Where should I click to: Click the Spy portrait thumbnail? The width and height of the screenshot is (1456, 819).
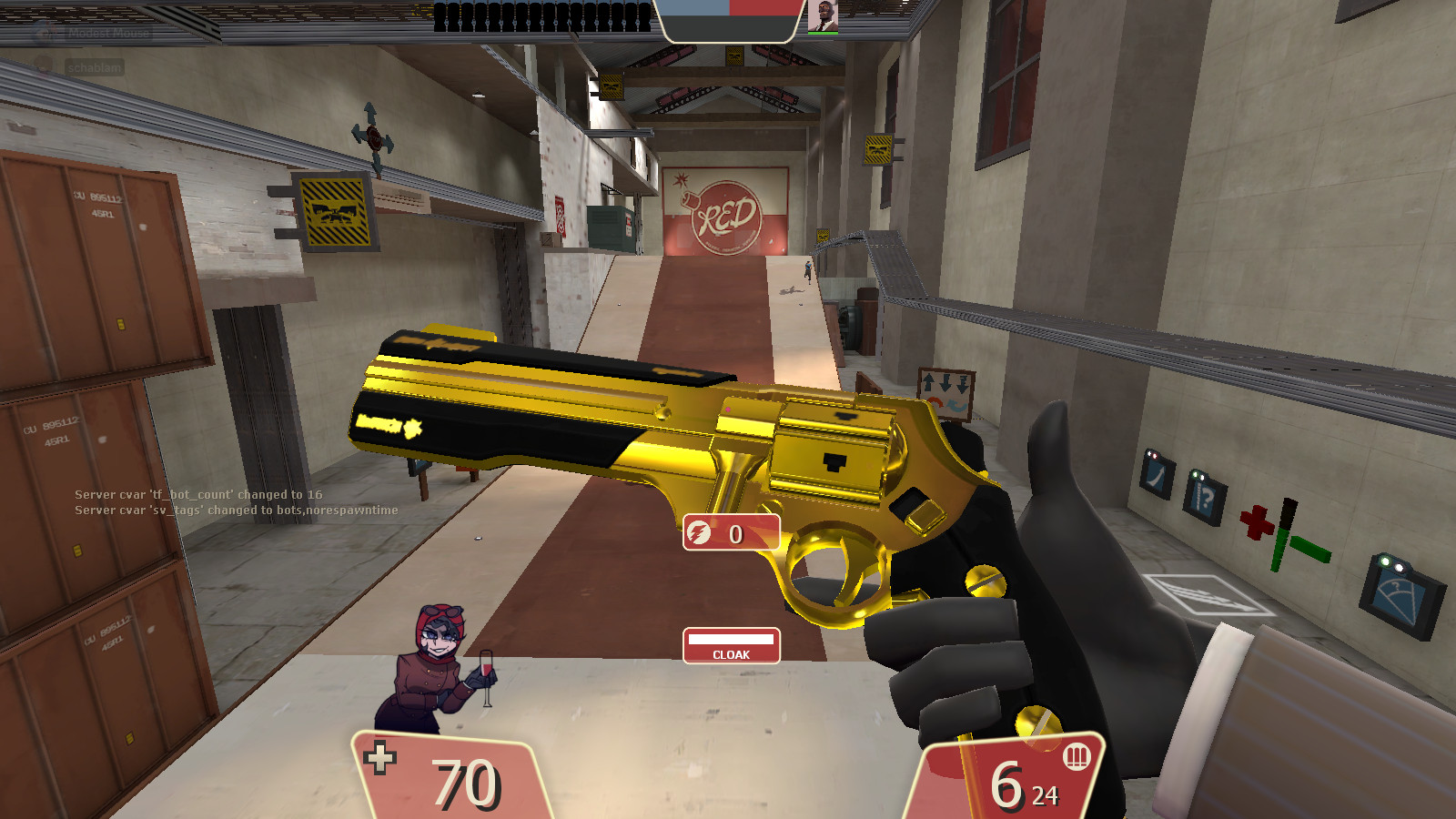coord(822,16)
